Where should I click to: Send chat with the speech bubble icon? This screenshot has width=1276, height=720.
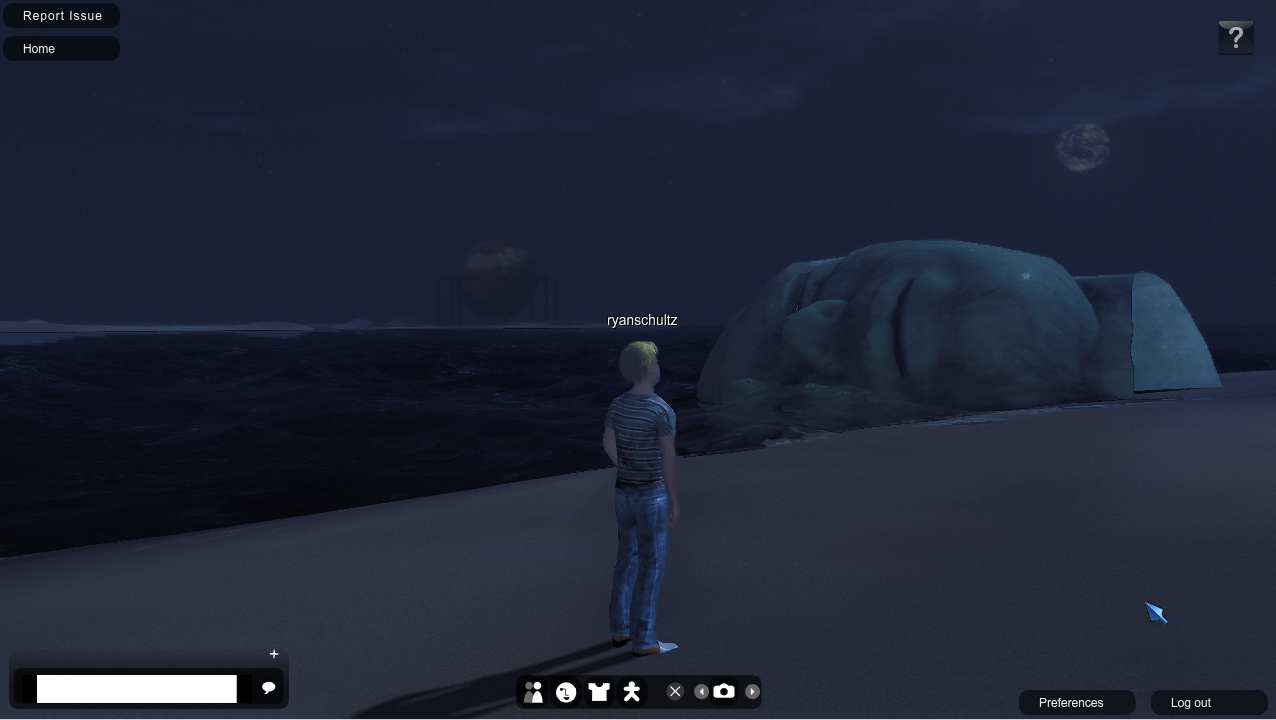click(268, 688)
